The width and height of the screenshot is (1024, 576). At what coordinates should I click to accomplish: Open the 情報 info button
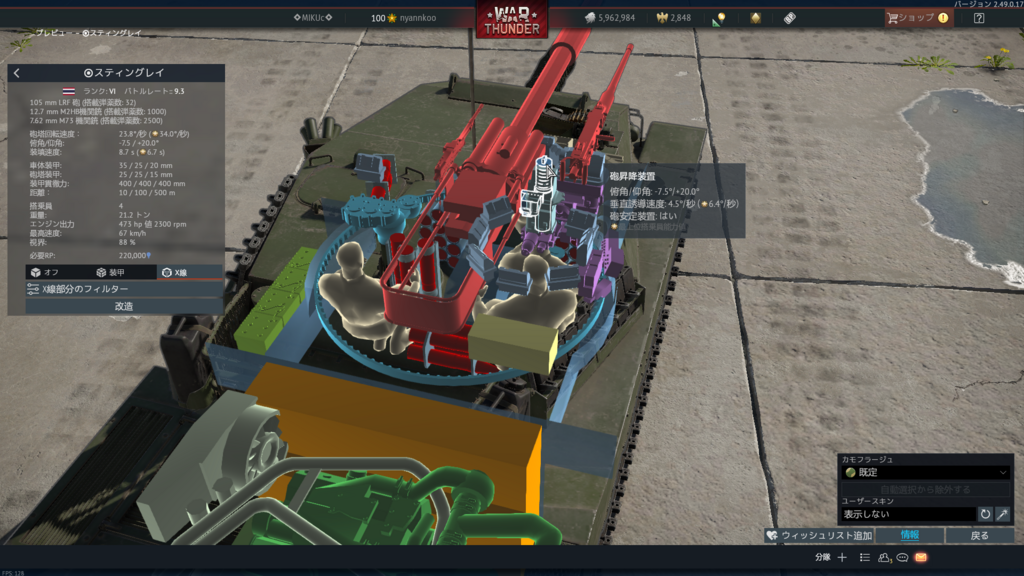pyautogui.click(x=909, y=536)
